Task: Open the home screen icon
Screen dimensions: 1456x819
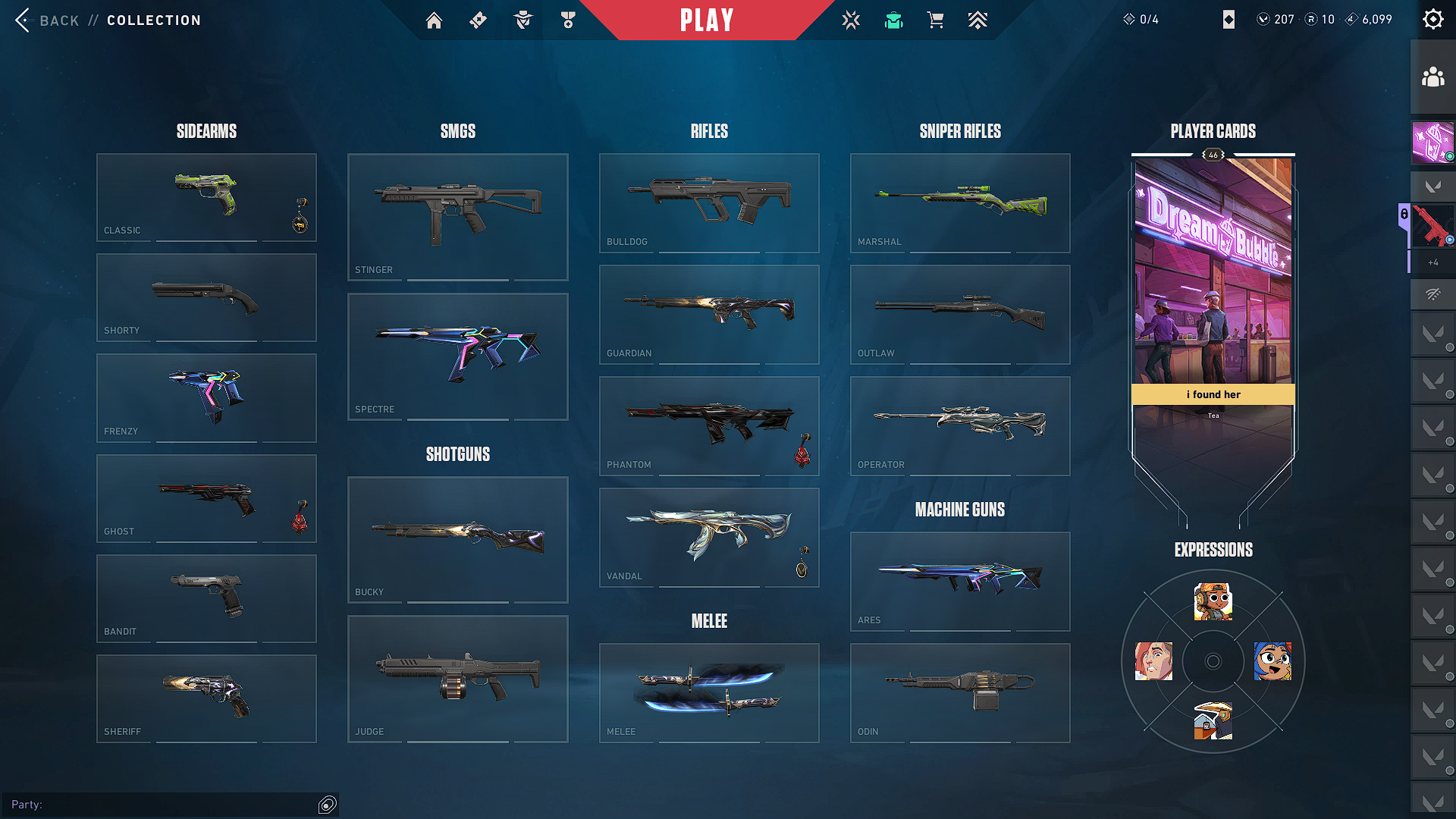Action: click(434, 20)
